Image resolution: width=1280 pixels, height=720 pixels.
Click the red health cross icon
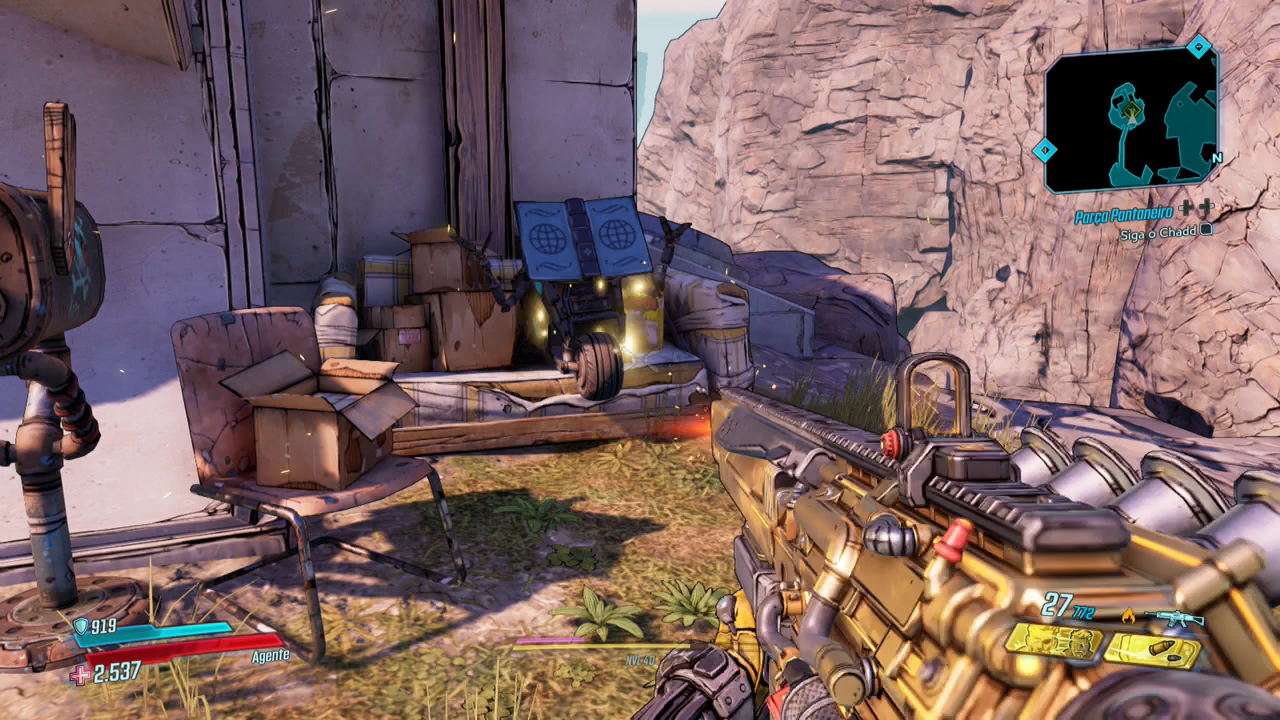tap(79, 675)
